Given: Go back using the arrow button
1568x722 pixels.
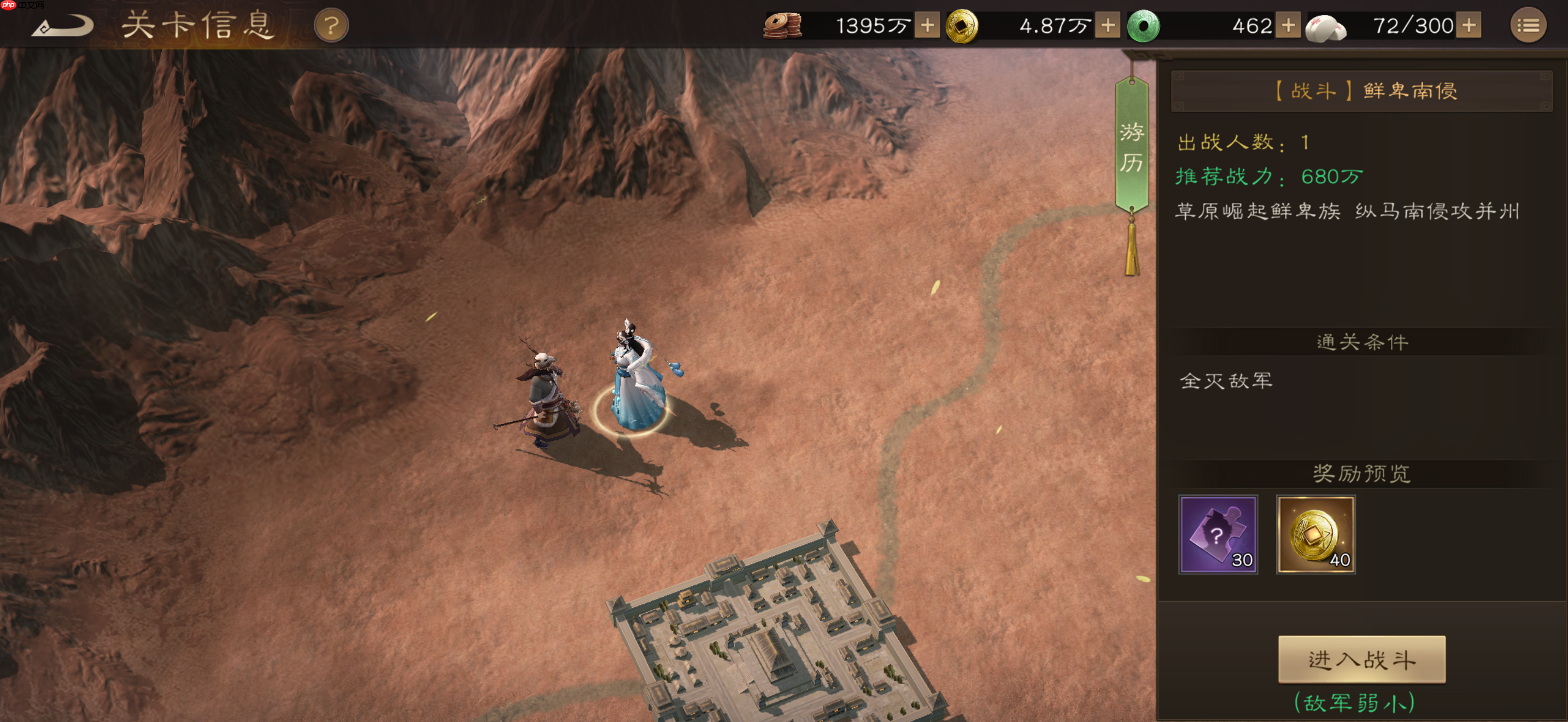Looking at the screenshot, I should pyautogui.click(x=63, y=26).
